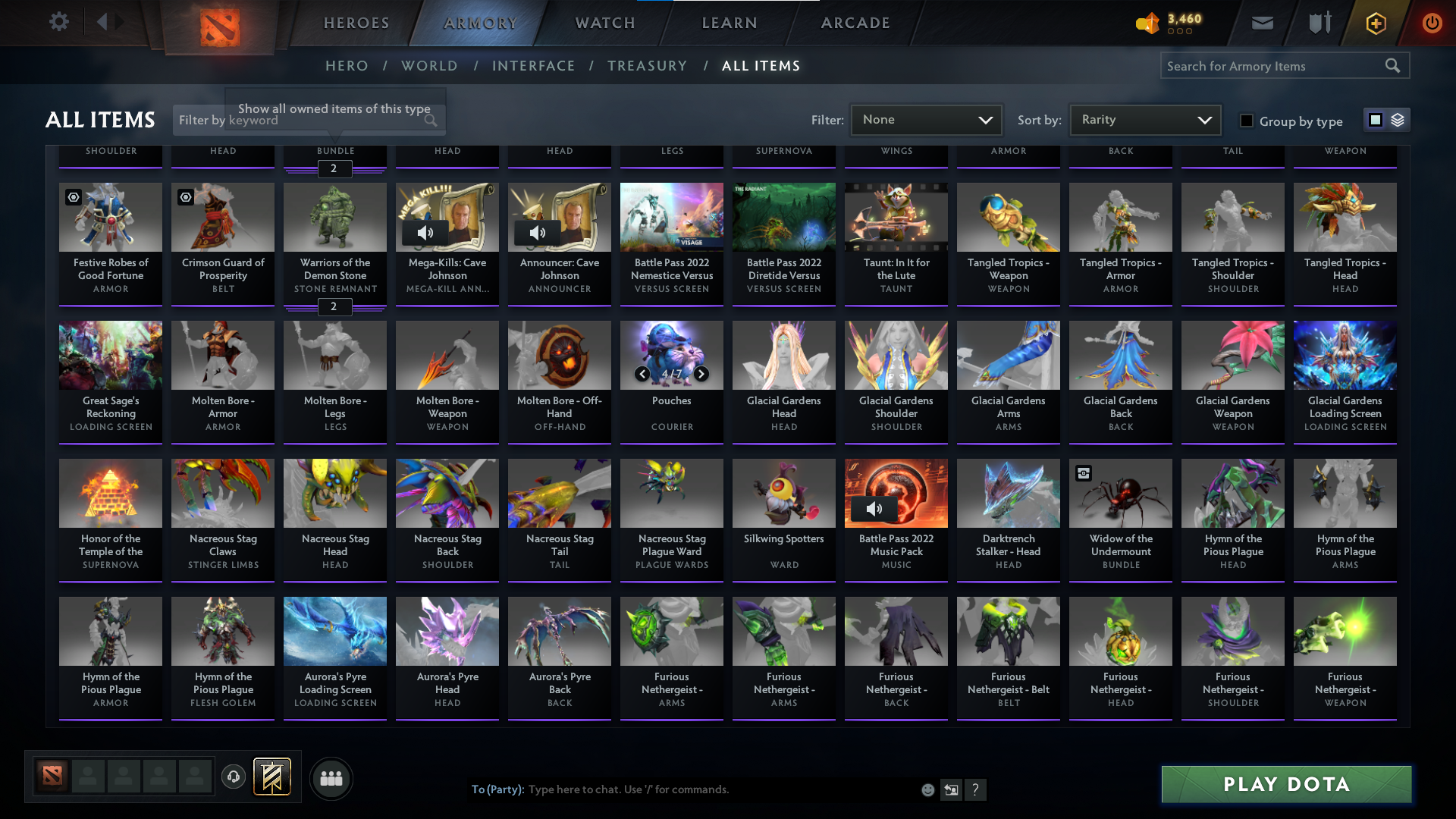
Task: Click the PLAY DOTA button
Action: [1285, 784]
